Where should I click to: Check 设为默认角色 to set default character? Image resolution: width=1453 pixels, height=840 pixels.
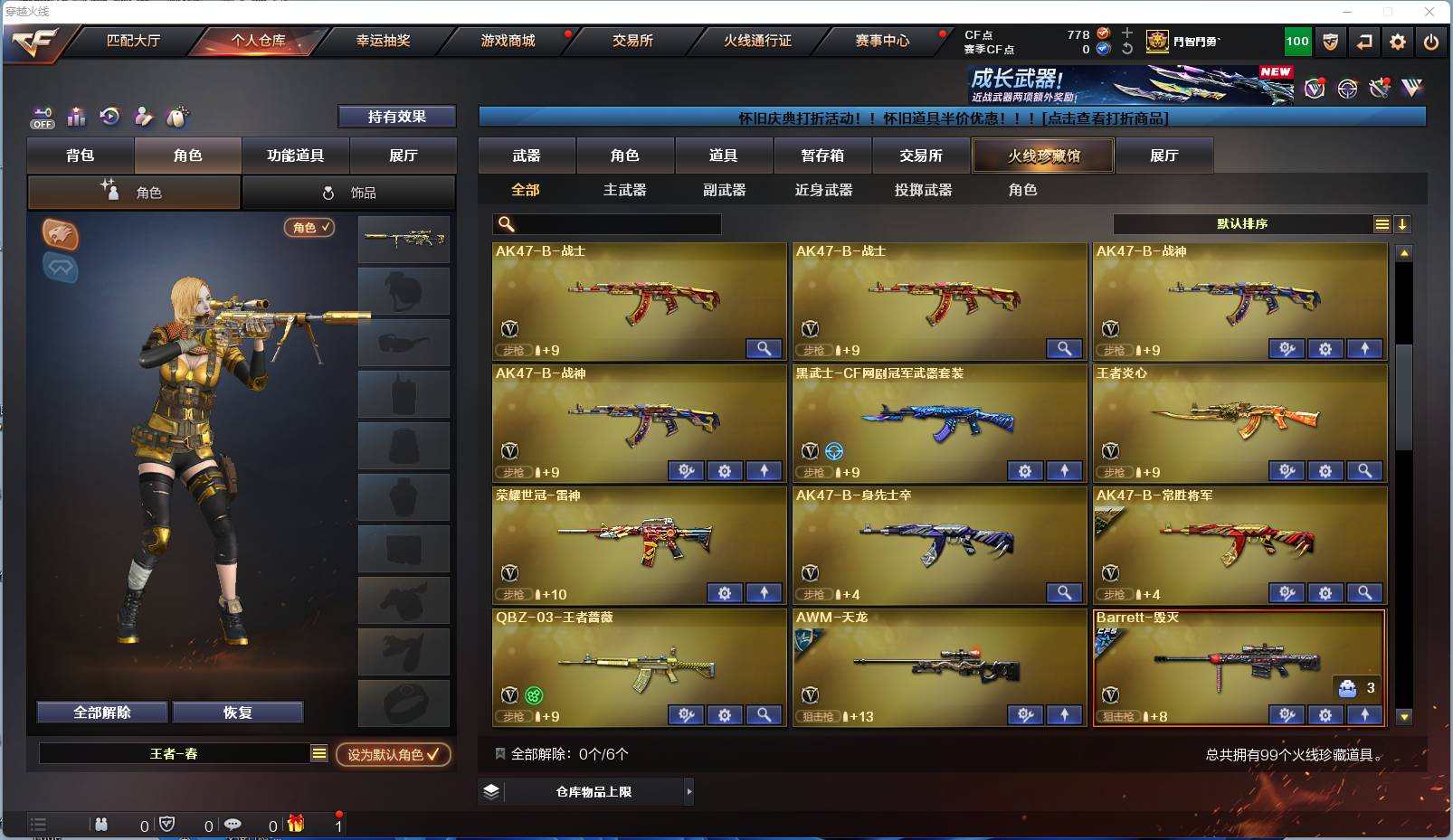coord(393,755)
